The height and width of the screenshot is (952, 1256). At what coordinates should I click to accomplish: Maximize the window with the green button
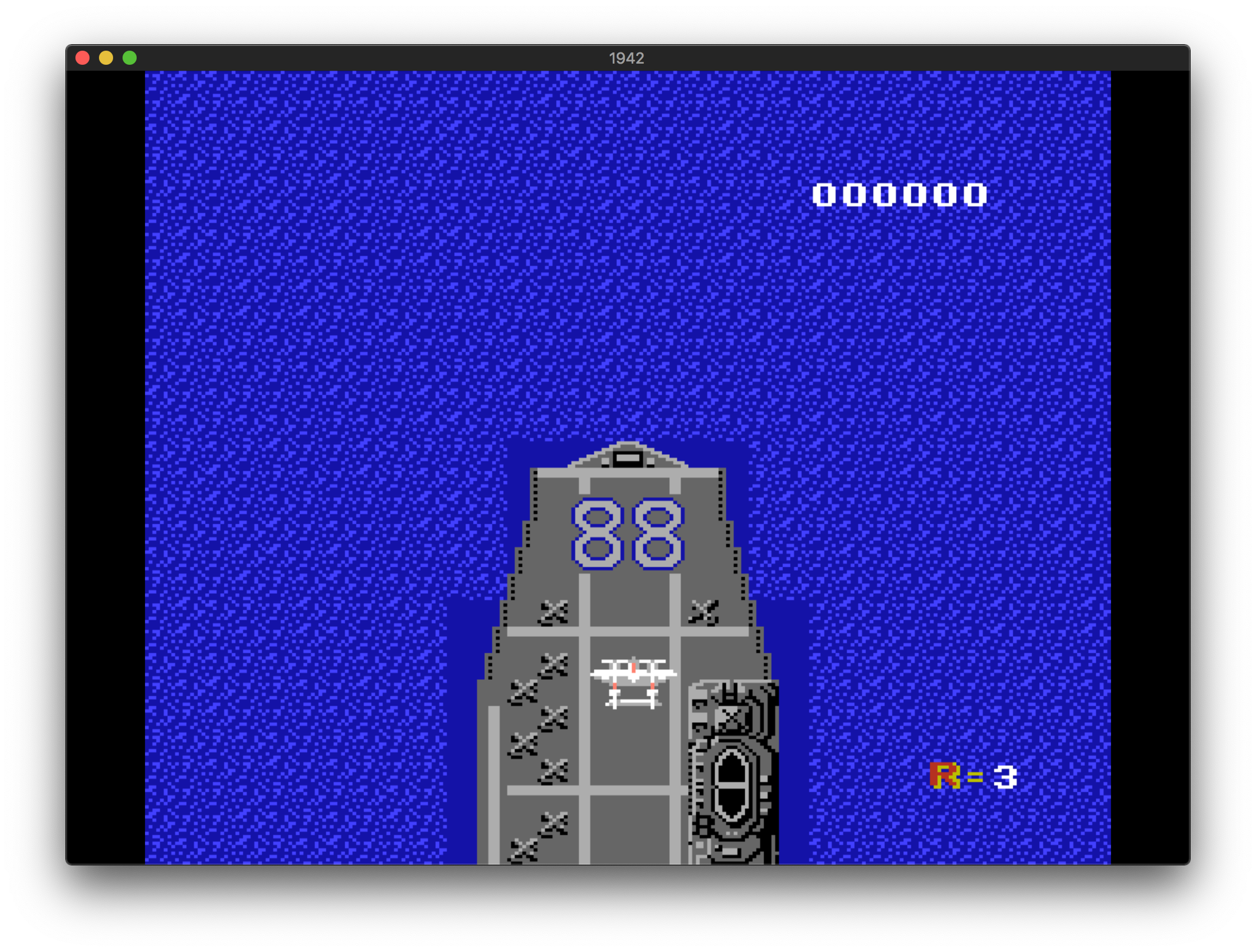coord(130,58)
